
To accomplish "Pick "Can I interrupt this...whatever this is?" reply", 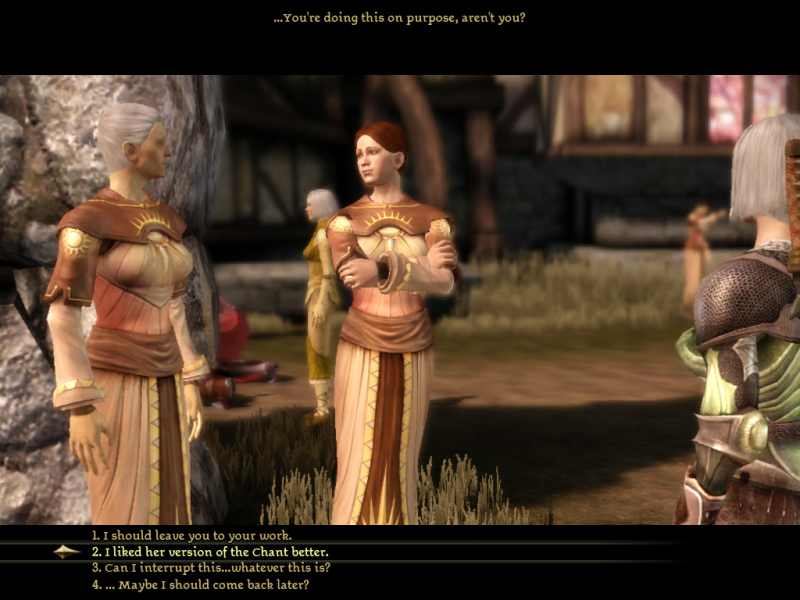I will [x=210, y=567].
